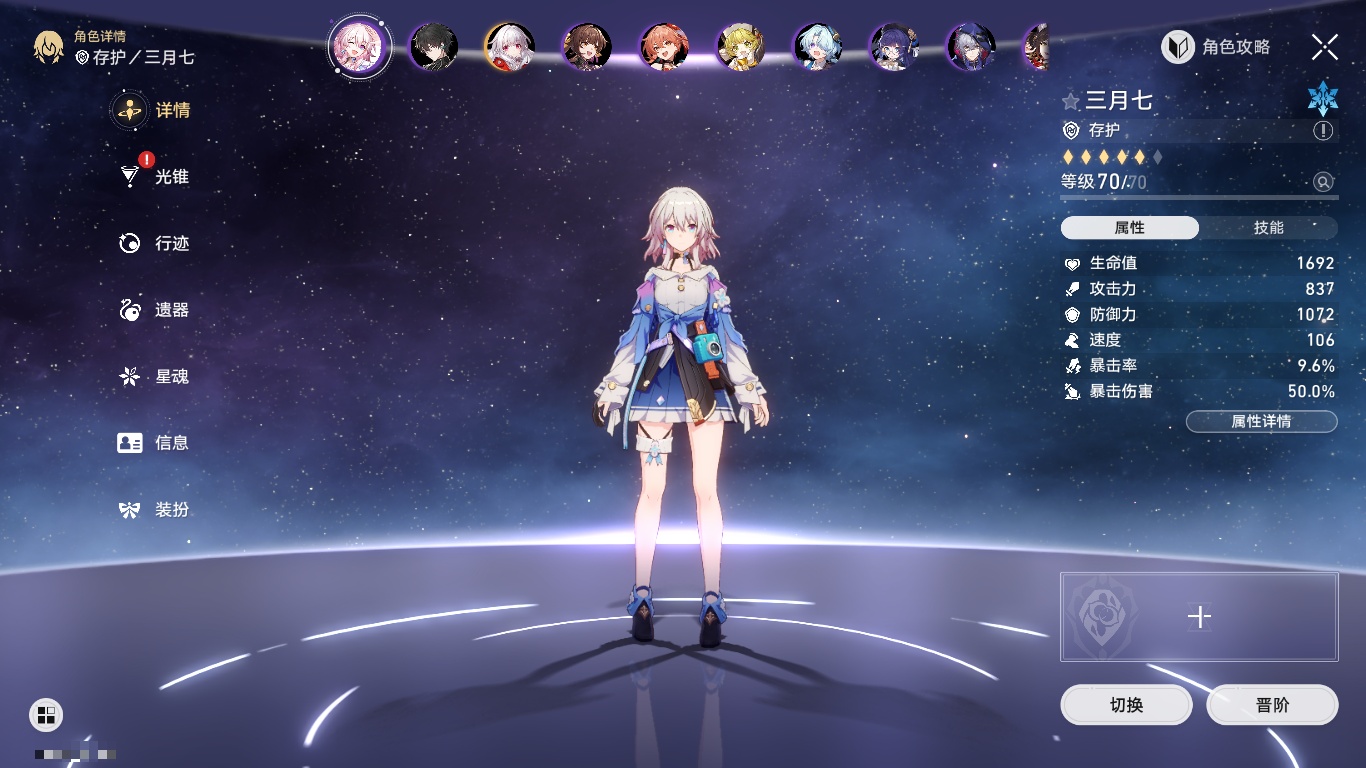Switch to the 技能 skills tab

[x=1268, y=228]
